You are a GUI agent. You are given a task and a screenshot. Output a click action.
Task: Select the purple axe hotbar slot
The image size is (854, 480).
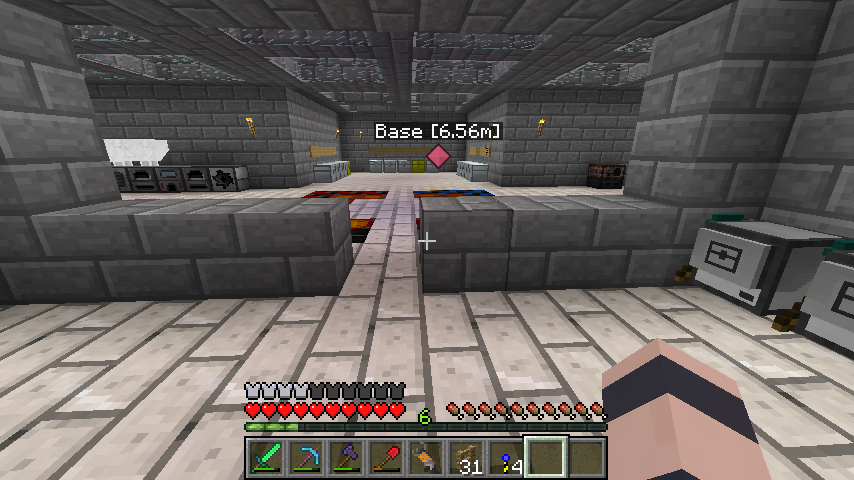(345, 458)
